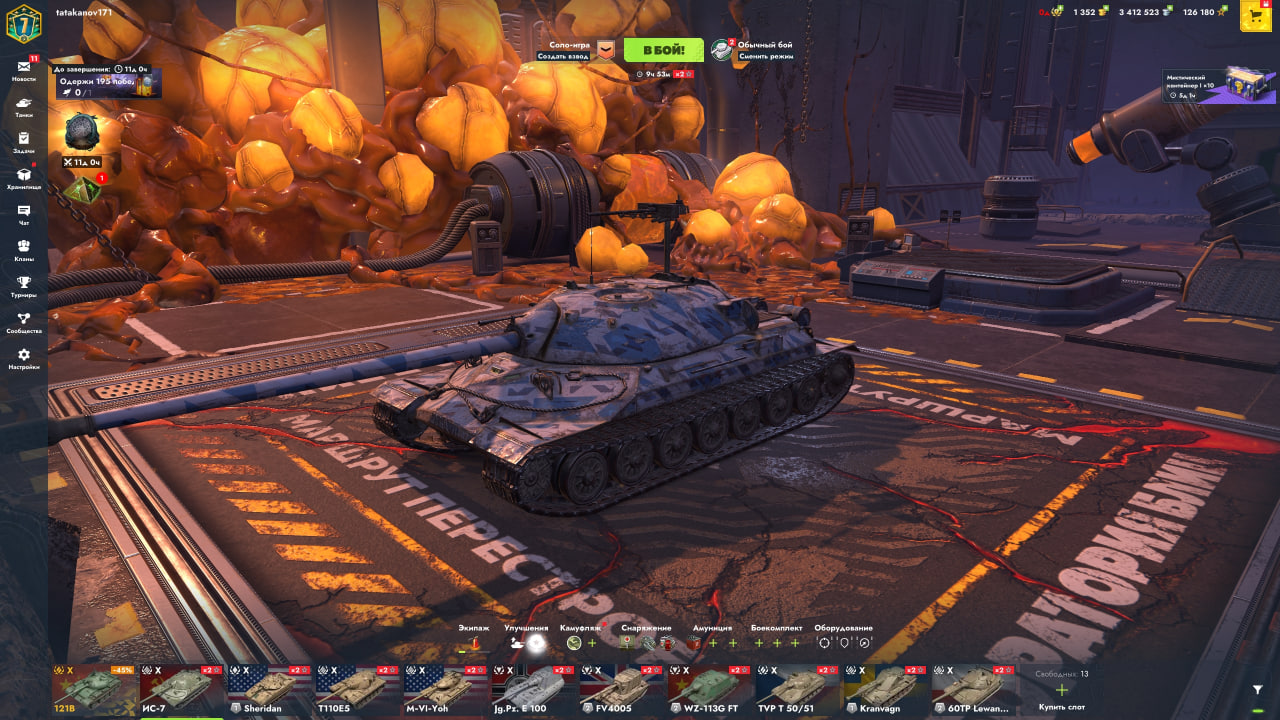This screenshot has height=720, width=1280.
Task: Open the Новости (news) section
Action: pyautogui.click(x=24, y=69)
